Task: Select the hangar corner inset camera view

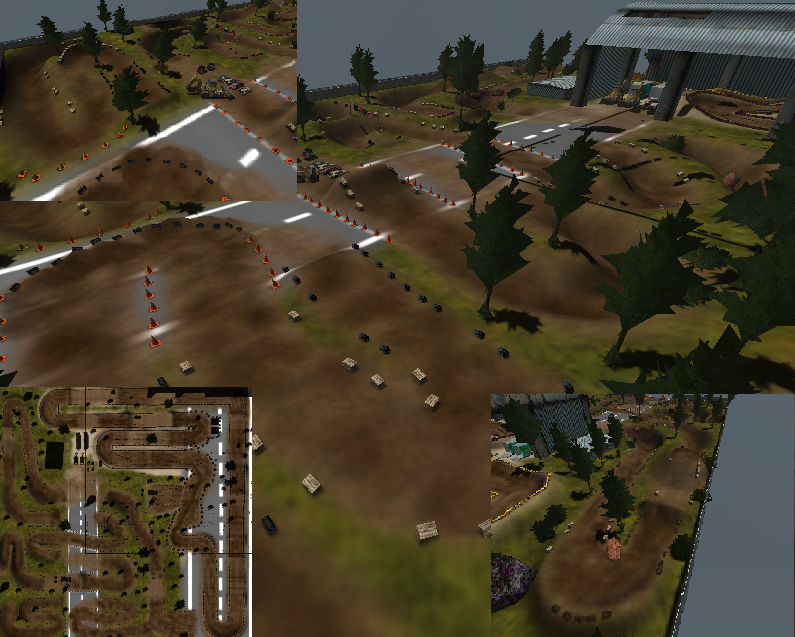Action: [x=600, y=515]
